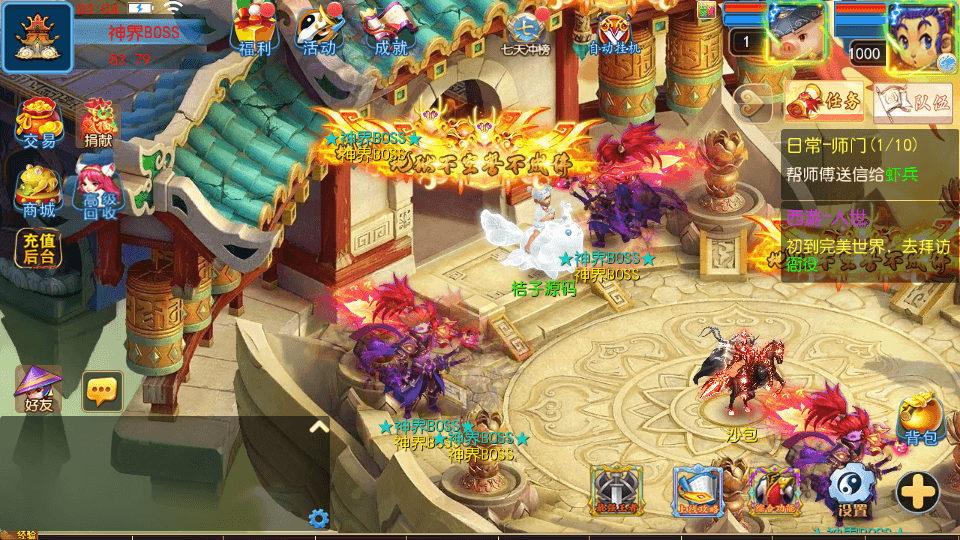Open the 福利 welfare gift menu
Viewport: 960px width, 540px height.
pos(249,30)
